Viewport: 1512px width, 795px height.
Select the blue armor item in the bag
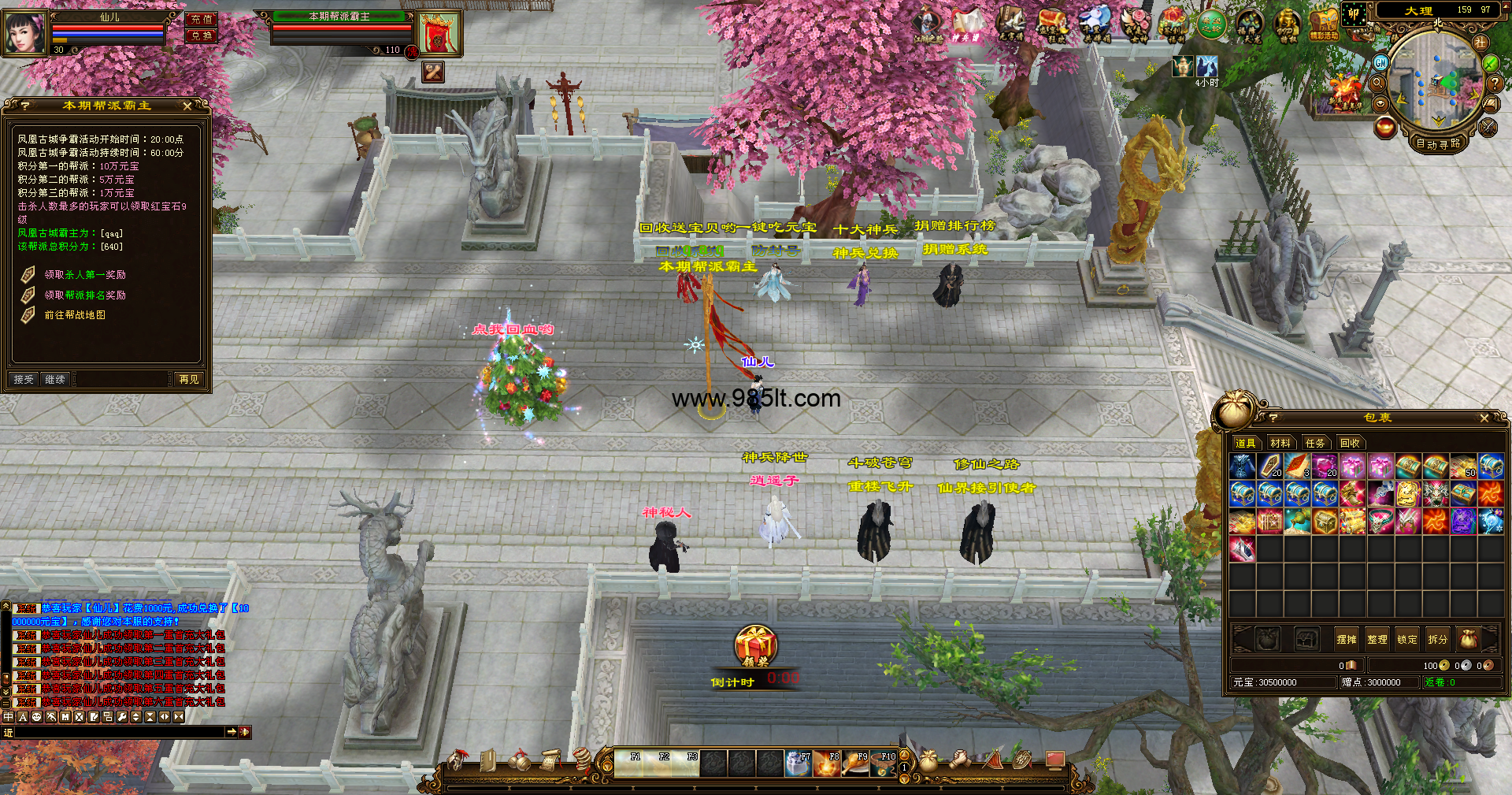pyautogui.click(x=1242, y=466)
